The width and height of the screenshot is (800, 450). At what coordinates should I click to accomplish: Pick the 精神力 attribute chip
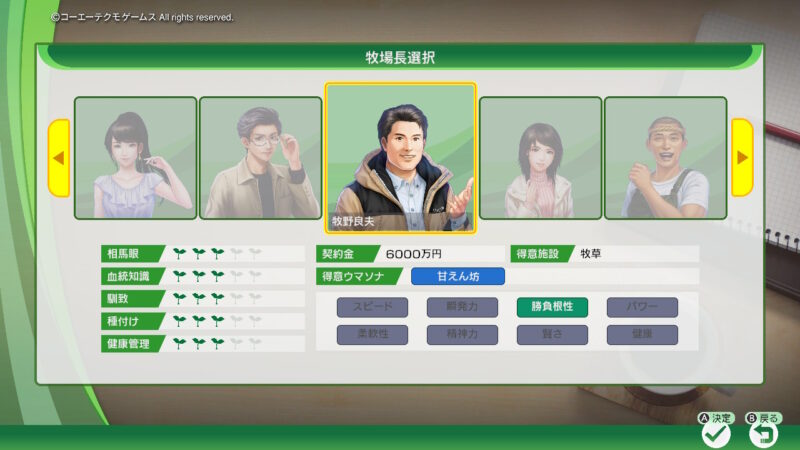coord(462,335)
